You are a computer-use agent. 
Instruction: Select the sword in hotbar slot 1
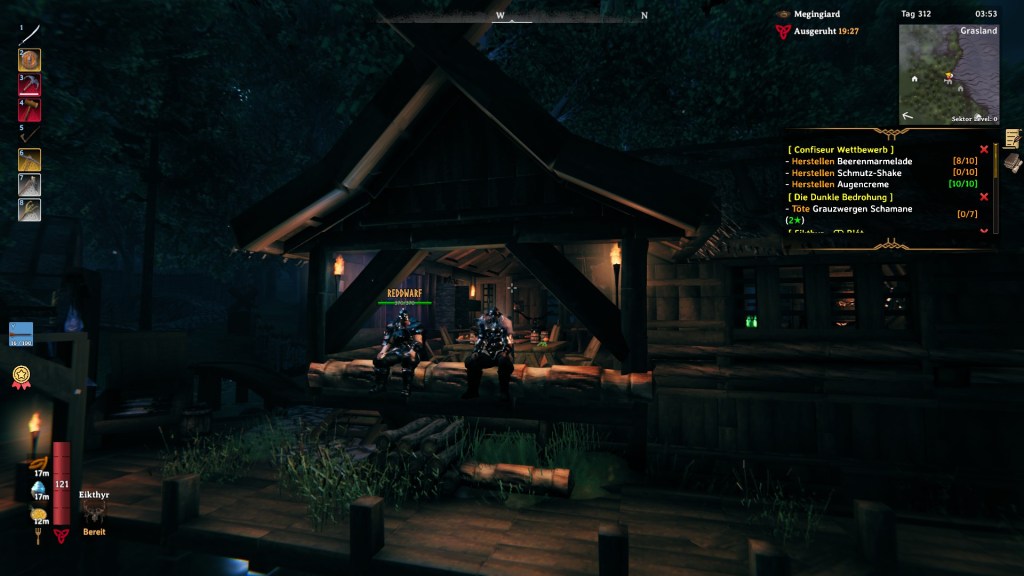[x=30, y=34]
